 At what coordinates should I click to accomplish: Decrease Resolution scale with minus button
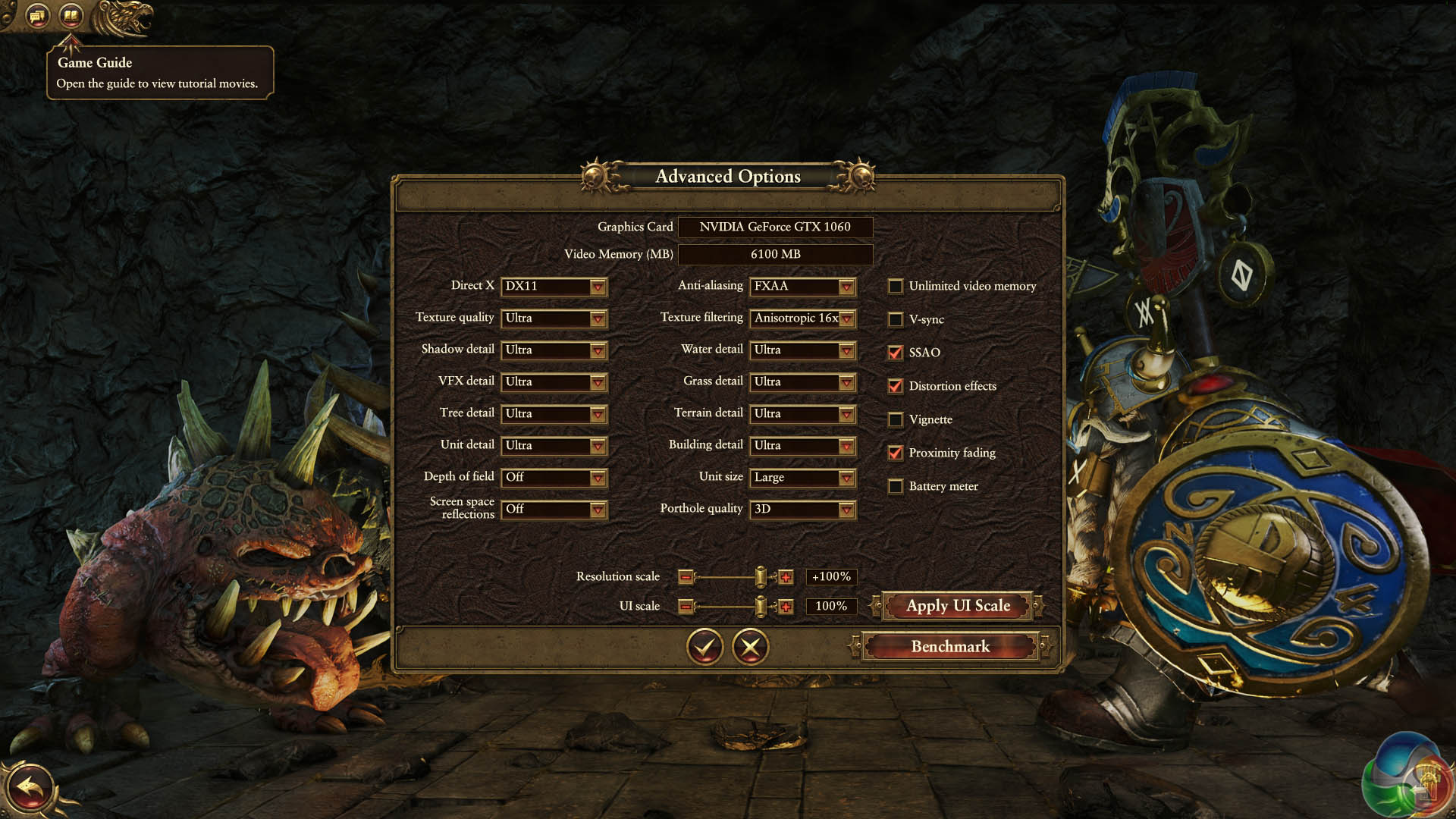(686, 578)
